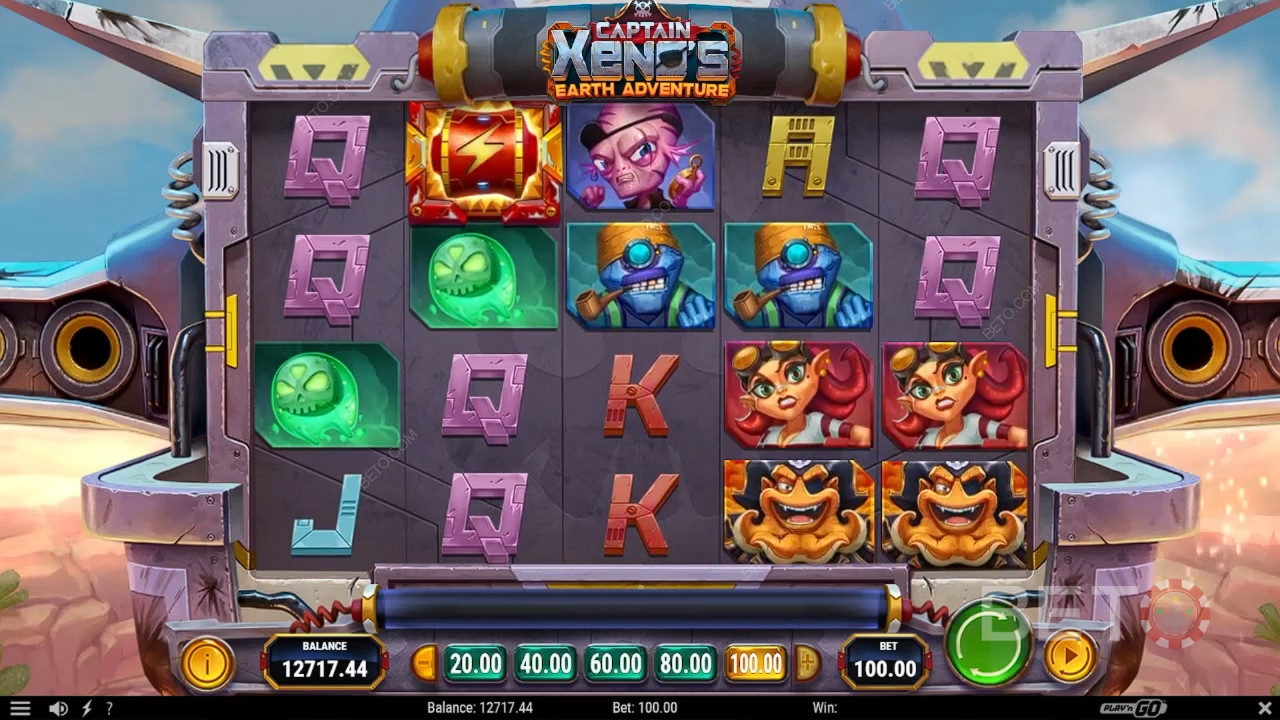Set the bet to 60.00
The width and height of the screenshot is (1280, 720).
pyautogui.click(x=615, y=663)
